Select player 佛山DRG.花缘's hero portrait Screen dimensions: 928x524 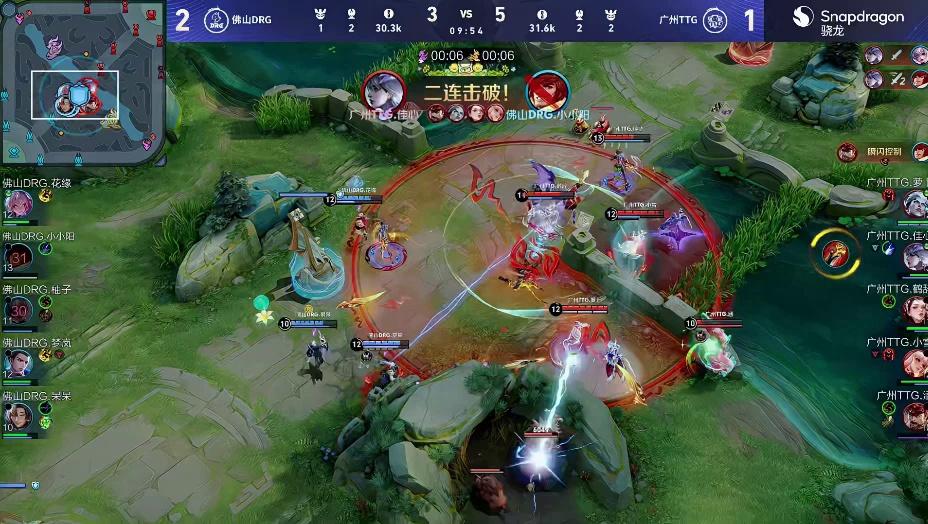pos(19,202)
